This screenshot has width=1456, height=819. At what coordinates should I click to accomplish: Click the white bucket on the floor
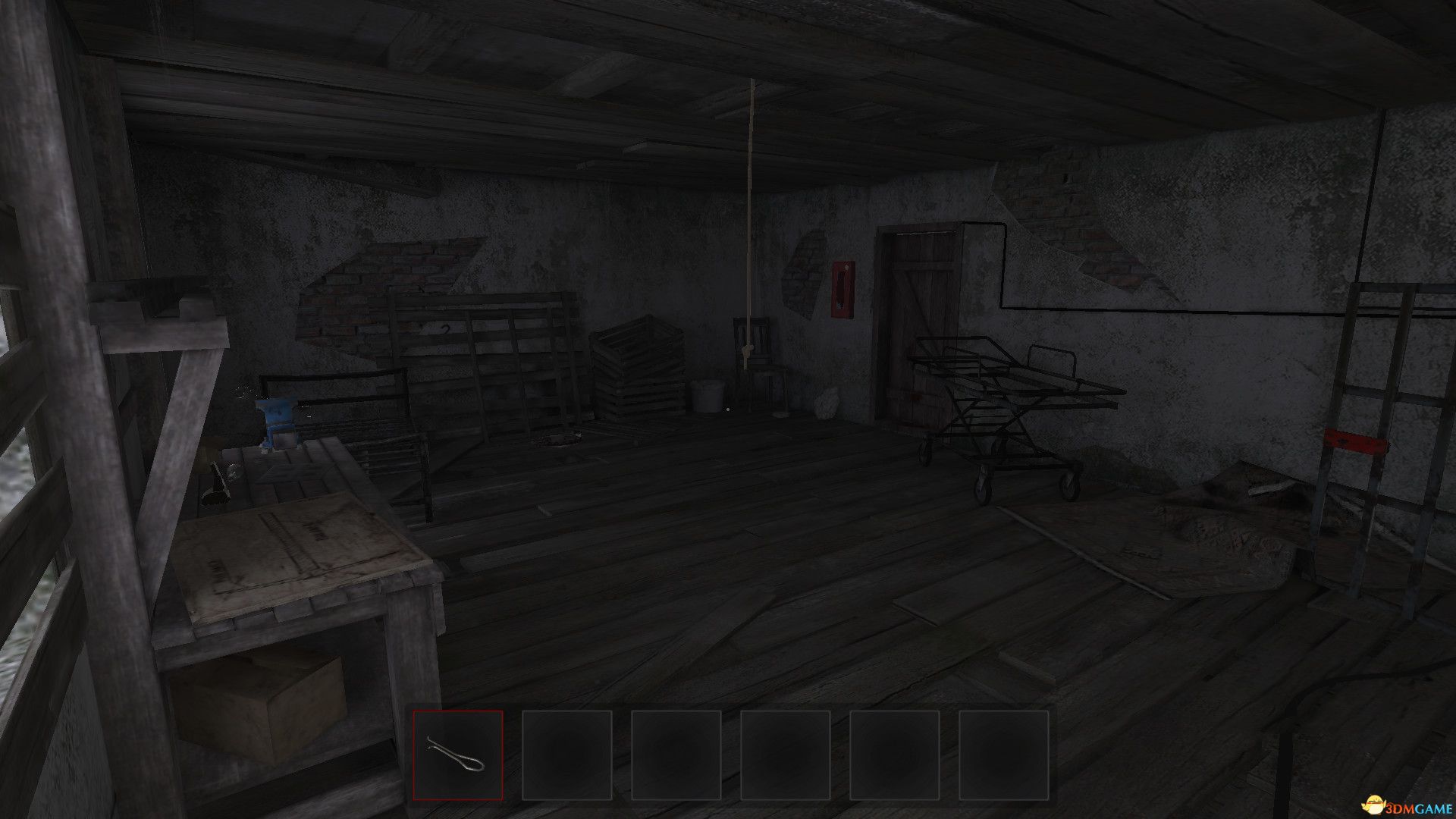[x=708, y=398]
